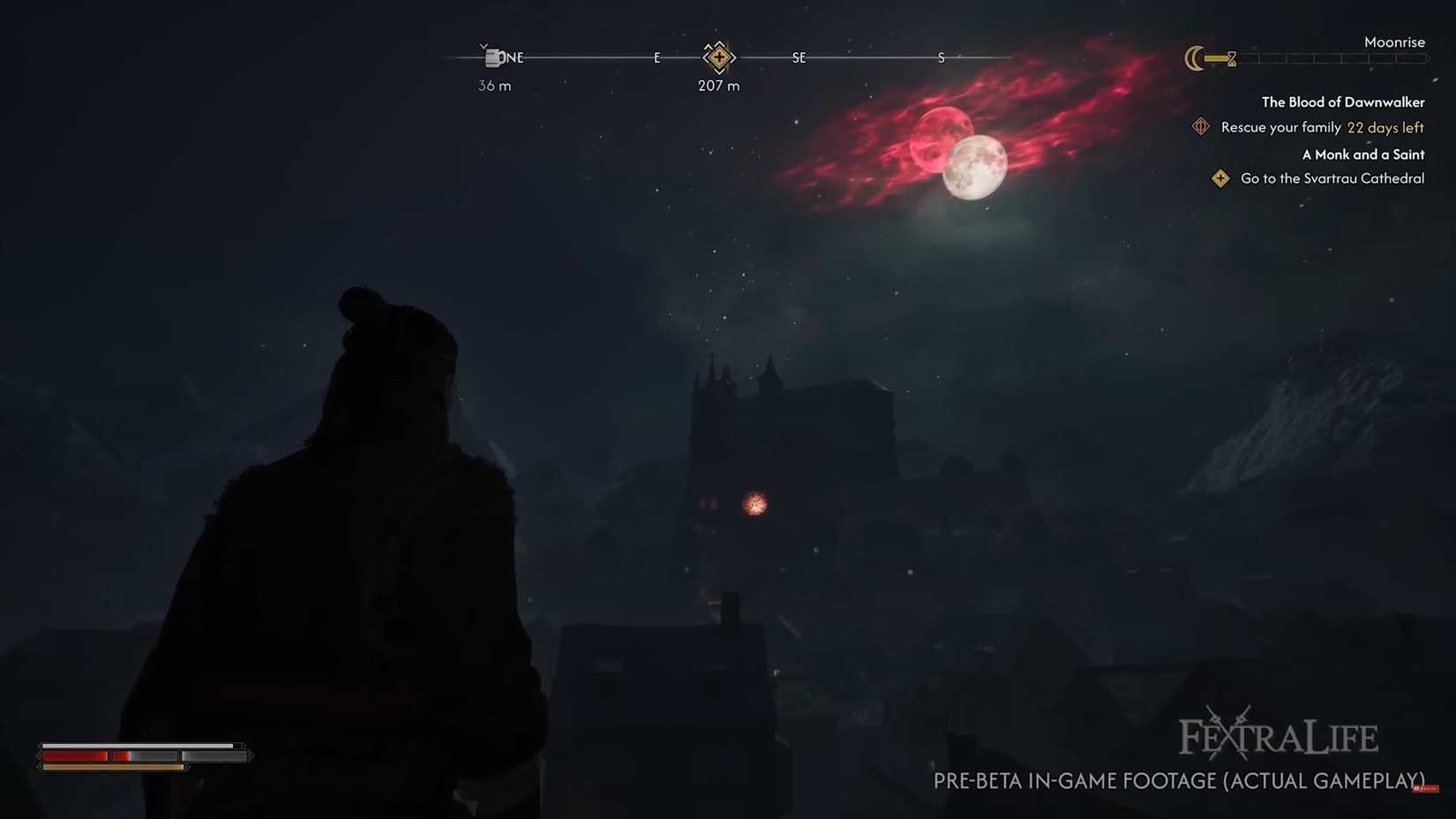
Task: Open the A Monk and a Saint quest
Action: (1362, 154)
